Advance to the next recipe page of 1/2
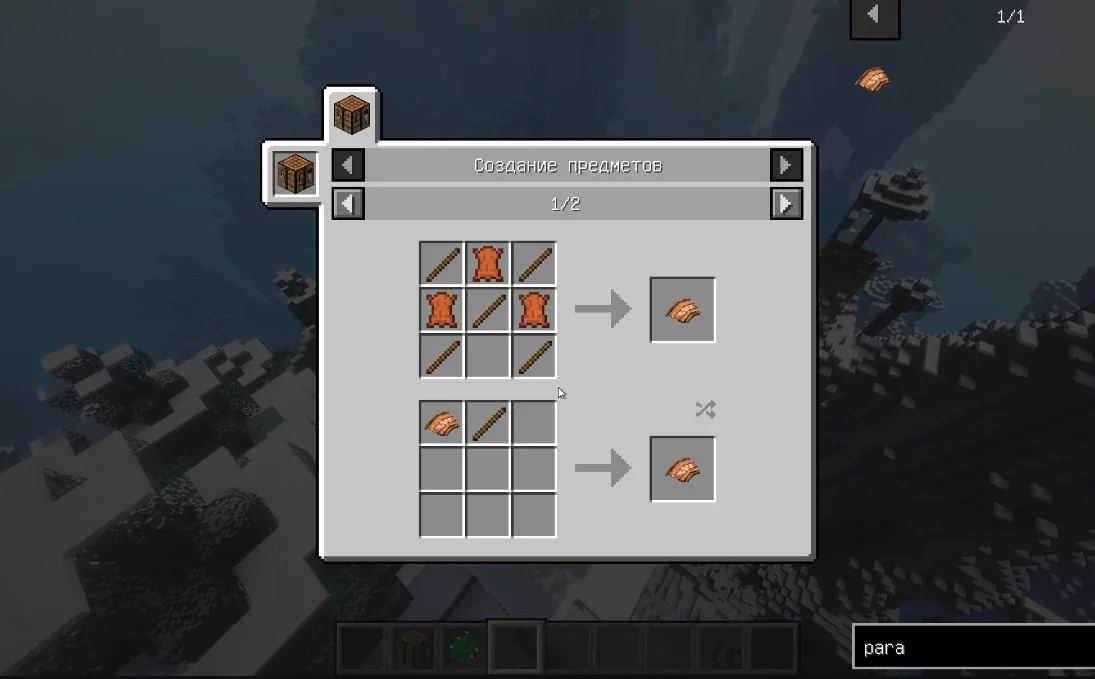1095x679 pixels. click(x=786, y=204)
